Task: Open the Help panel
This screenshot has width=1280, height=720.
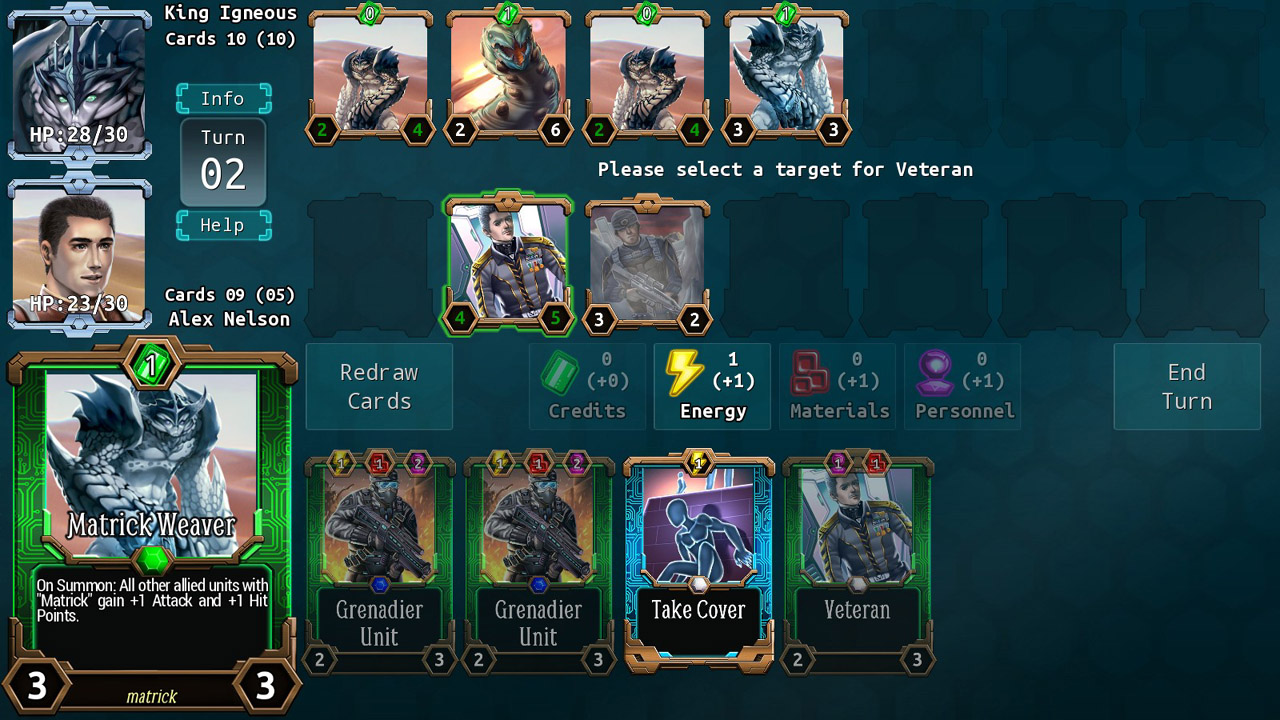Action: pos(223,225)
